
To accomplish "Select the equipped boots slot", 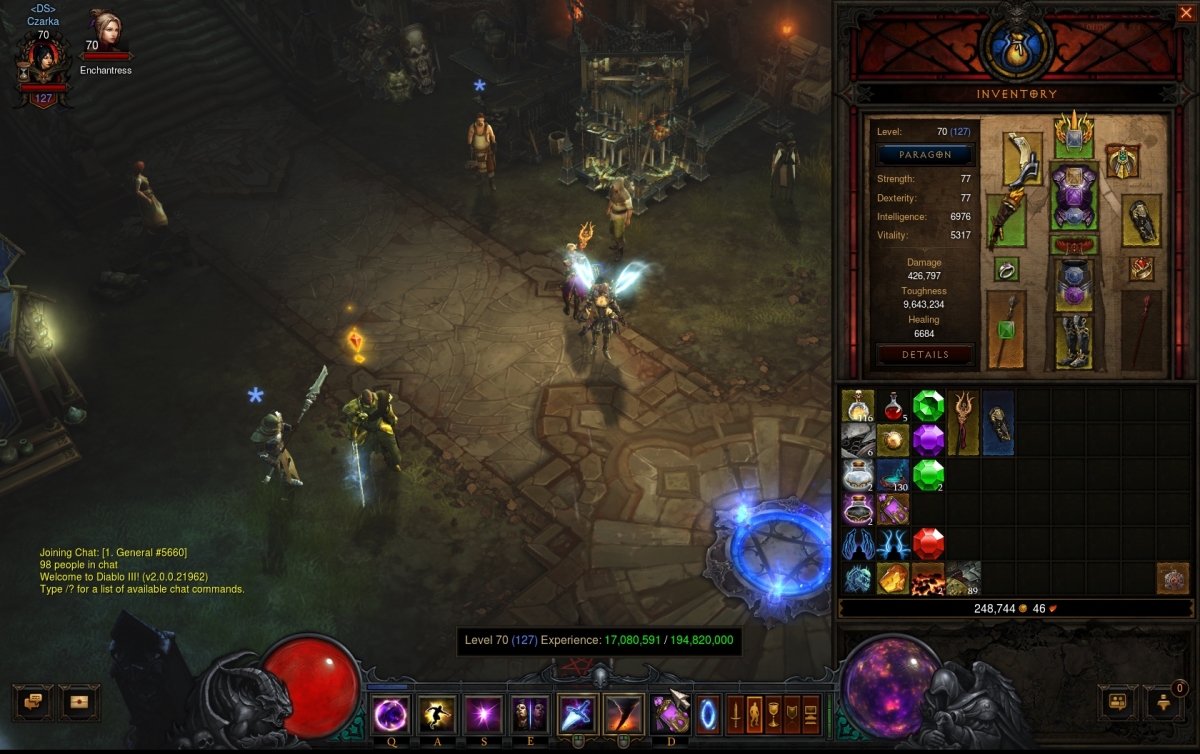I will click(1074, 338).
